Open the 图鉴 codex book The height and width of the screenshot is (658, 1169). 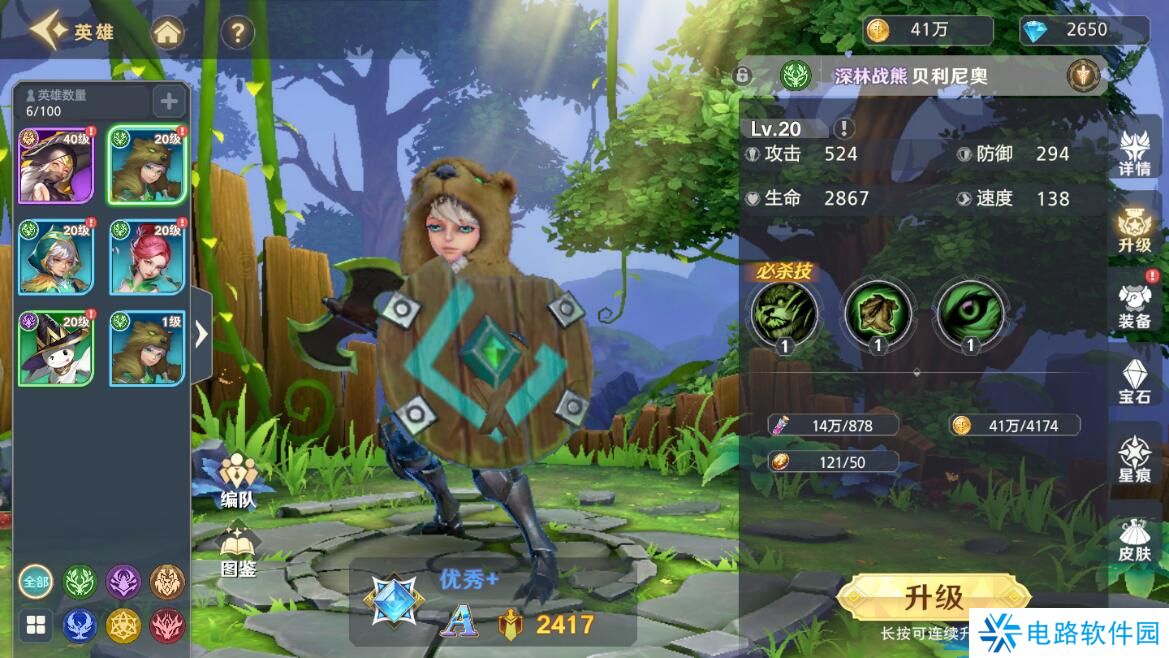(x=238, y=552)
